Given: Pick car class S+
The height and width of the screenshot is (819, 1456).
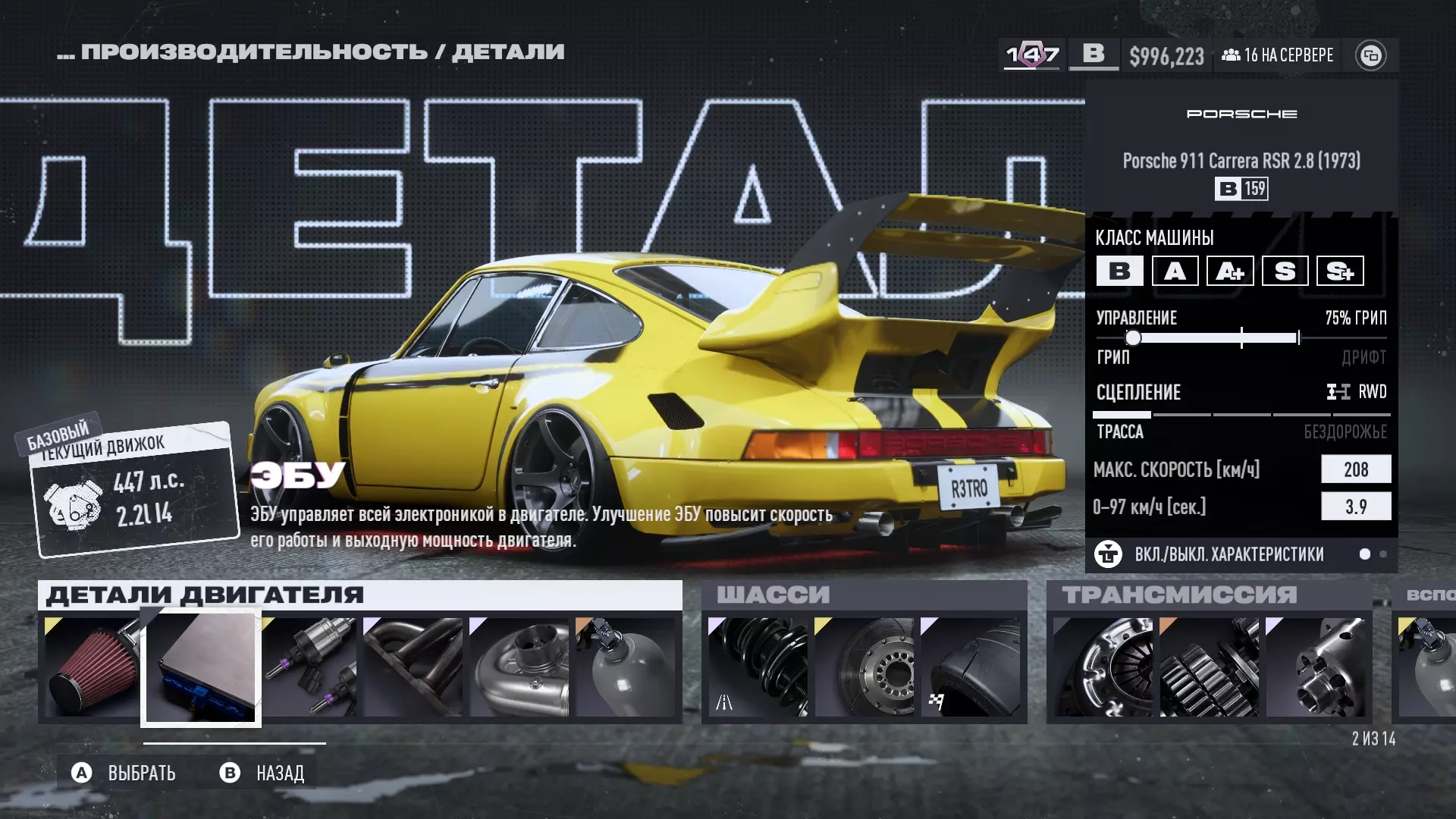Looking at the screenshot, I should point(1340,271).
